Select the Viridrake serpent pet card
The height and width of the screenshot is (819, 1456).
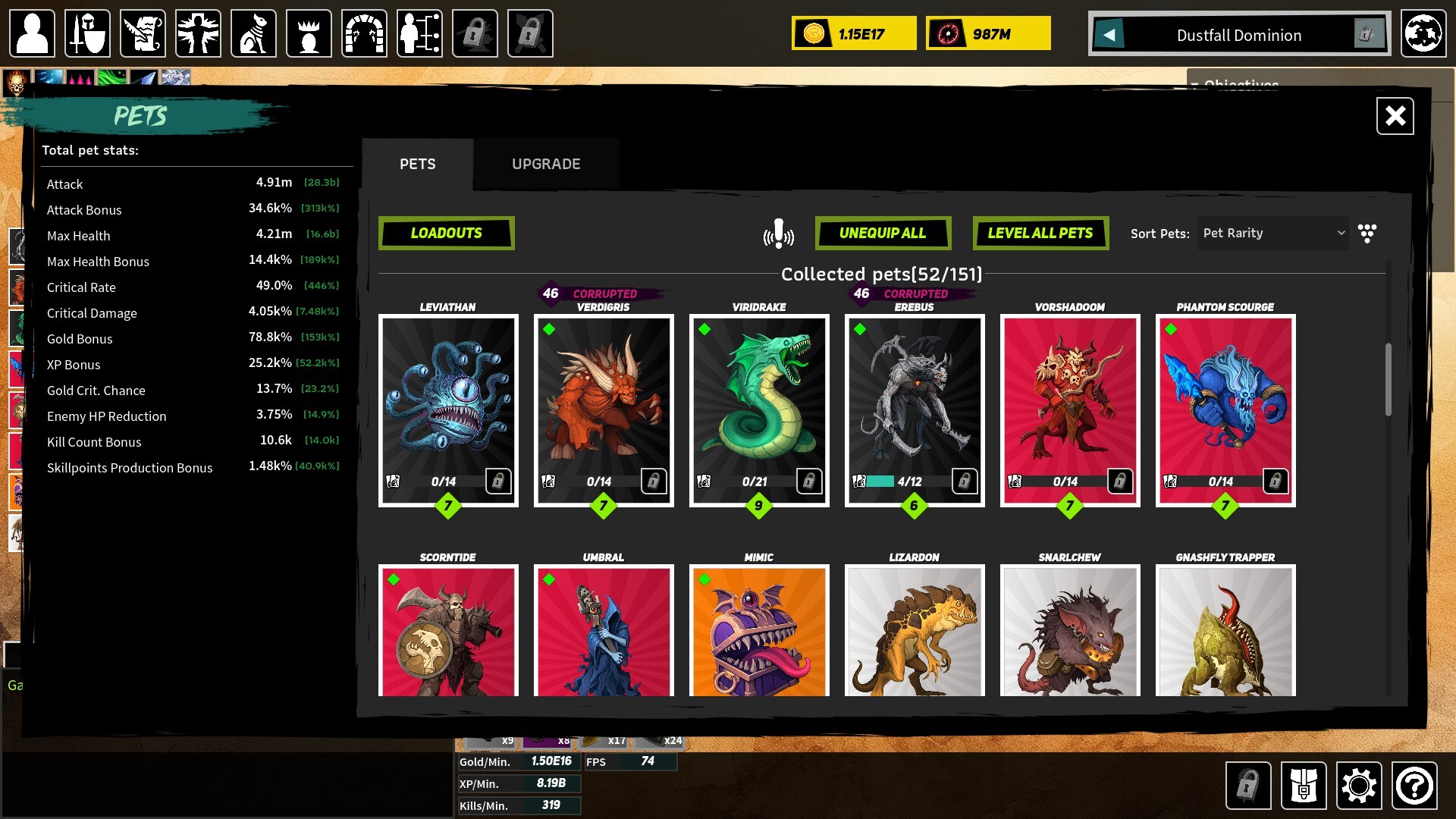click(759, 402)
